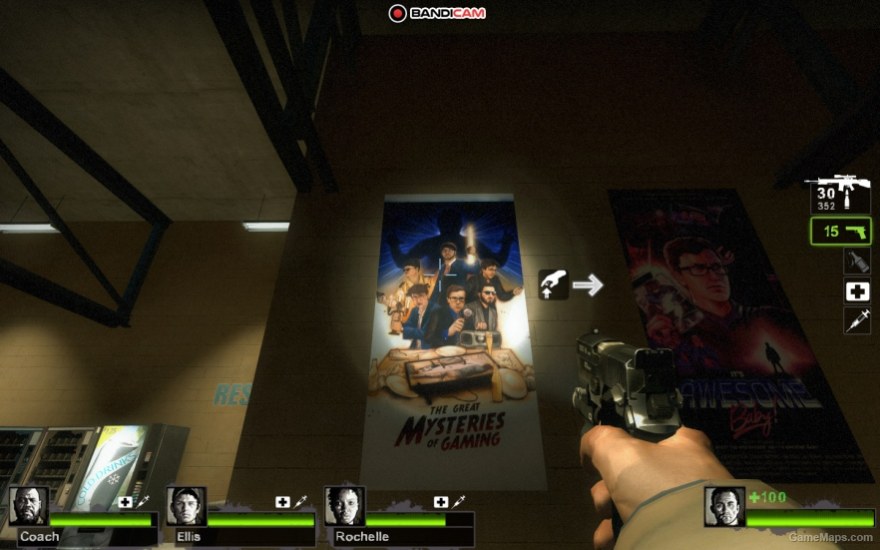The height and width of the screenshot is (550, 880).
Task: Click Rochelle's teammate portrait
Action: 344,506
